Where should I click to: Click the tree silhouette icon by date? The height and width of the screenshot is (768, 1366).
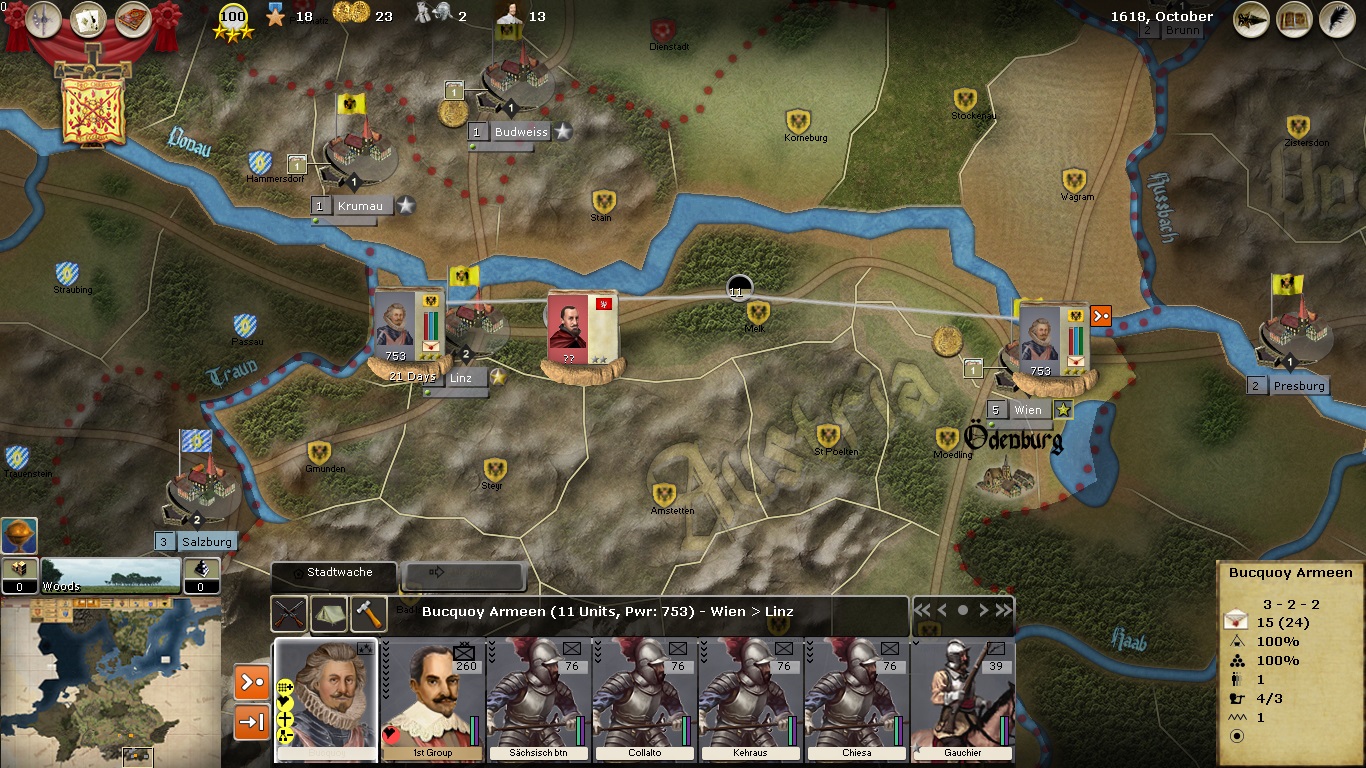[1251, 20]
